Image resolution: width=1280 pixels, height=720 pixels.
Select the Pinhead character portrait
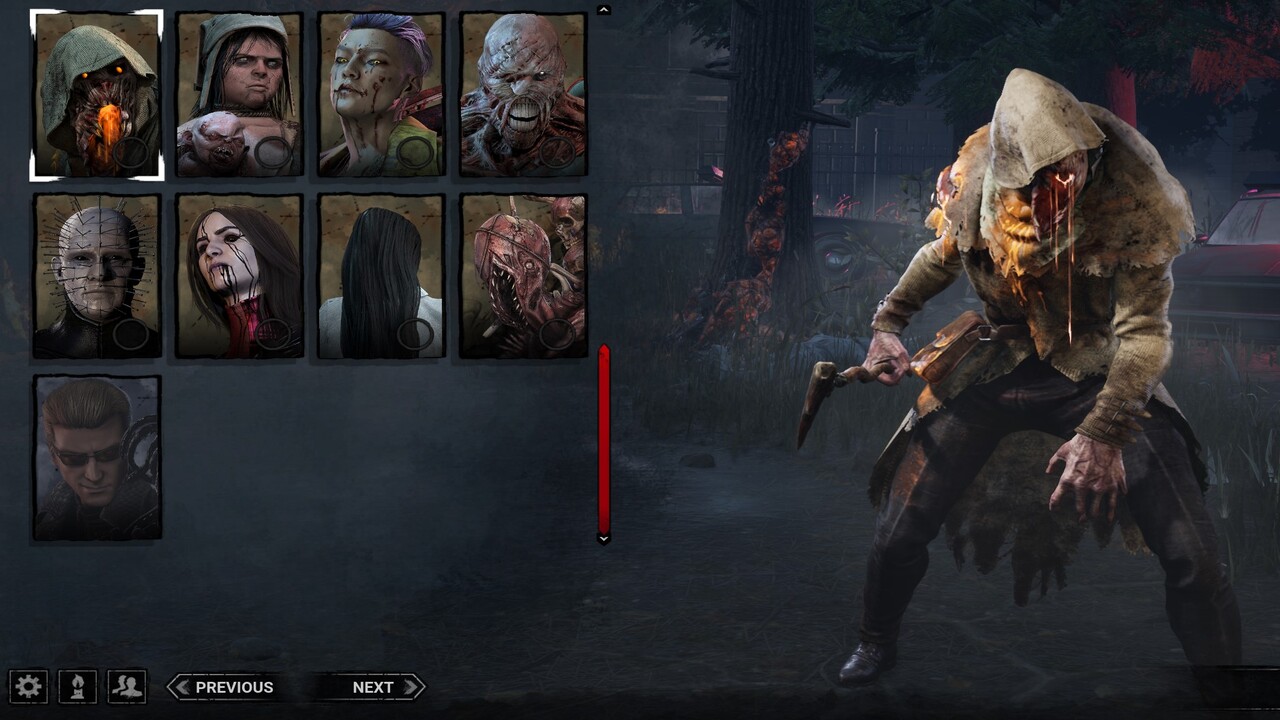(97, 277)
